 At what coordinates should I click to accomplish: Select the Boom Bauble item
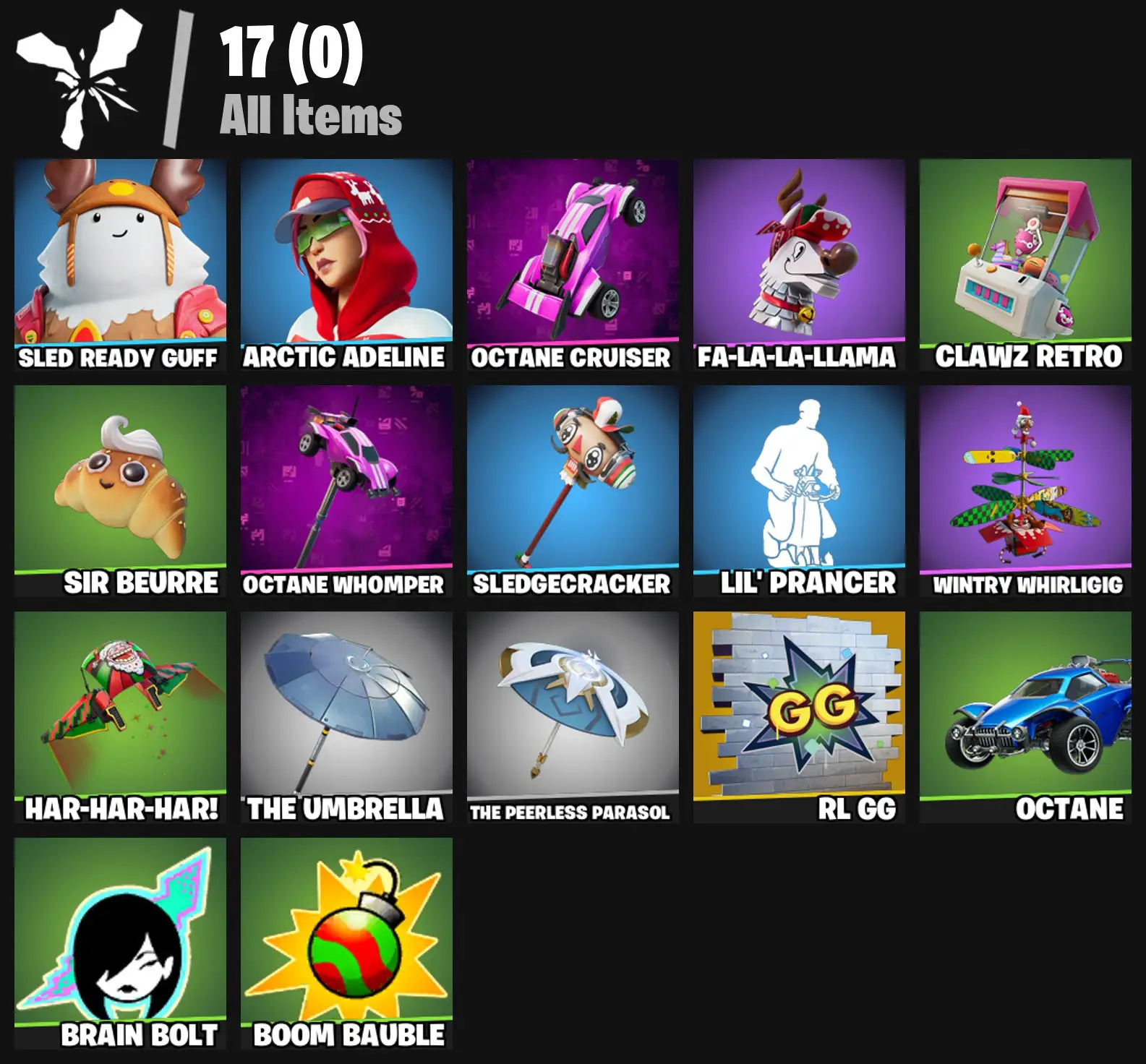point(343,936)
